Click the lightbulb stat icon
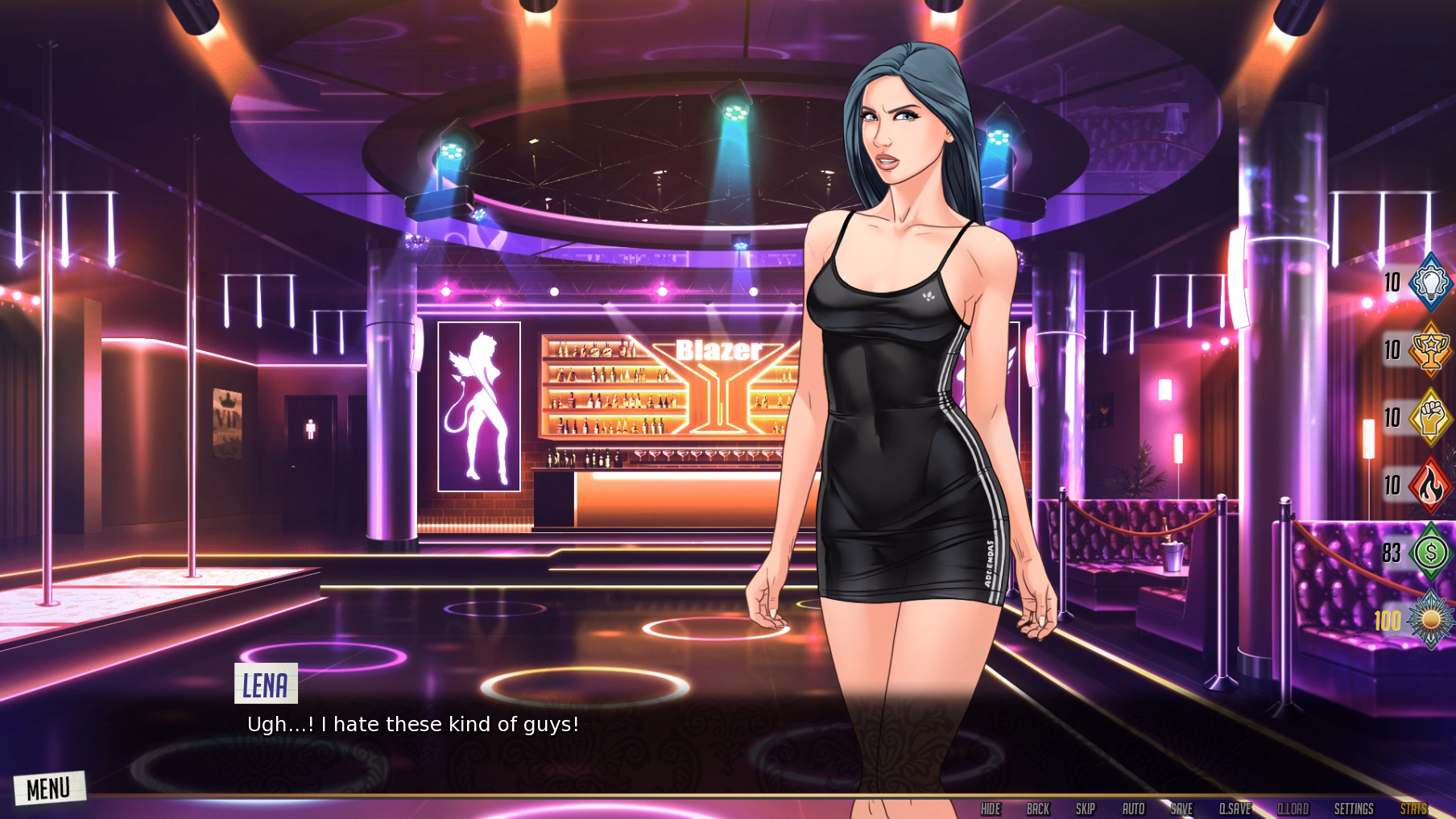Image resolution: width=1456 pixels, height=819 pixels. pyautogui.click(x=1430, y=282)
